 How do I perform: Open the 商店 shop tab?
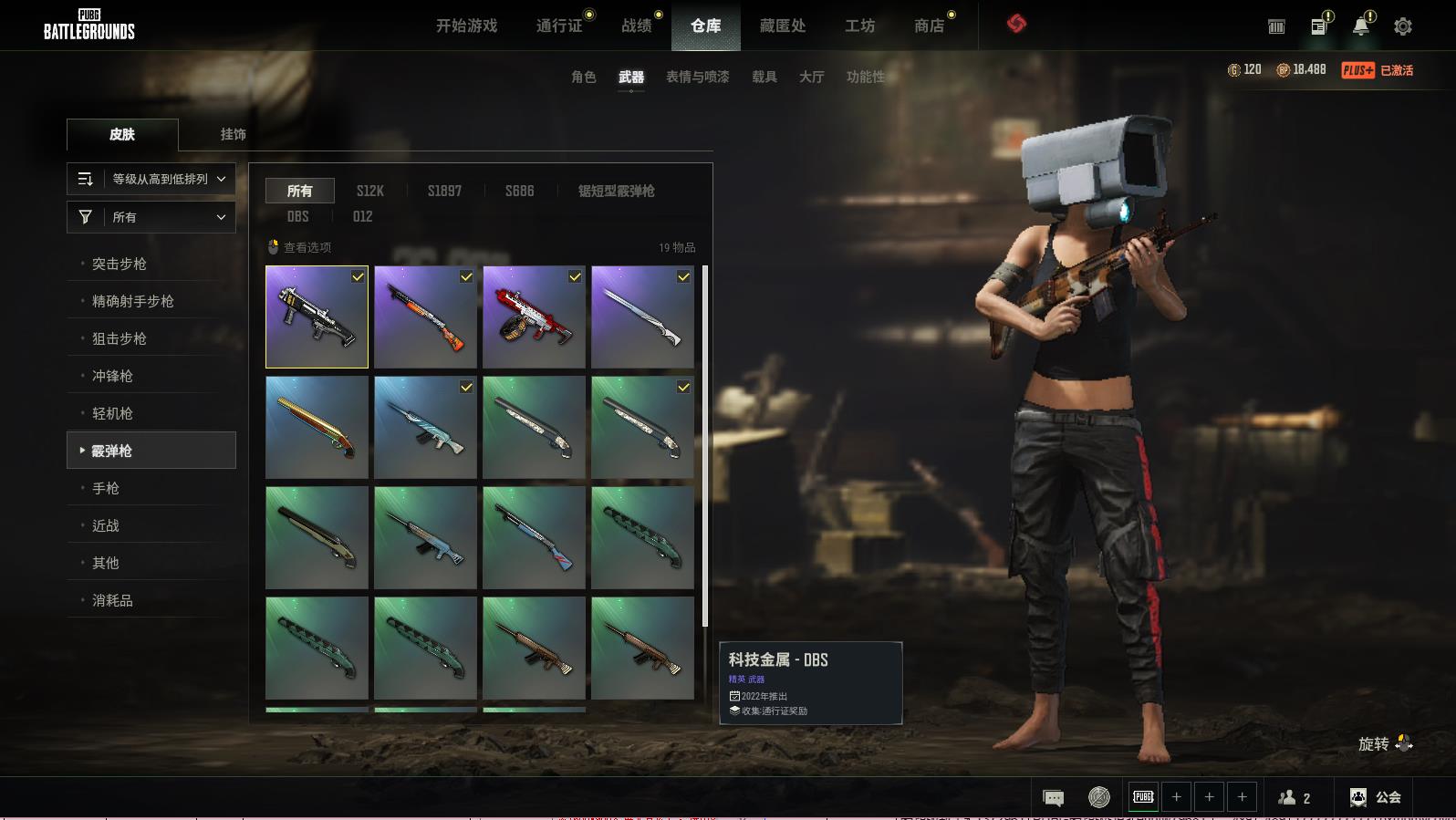tap(929, 26)
